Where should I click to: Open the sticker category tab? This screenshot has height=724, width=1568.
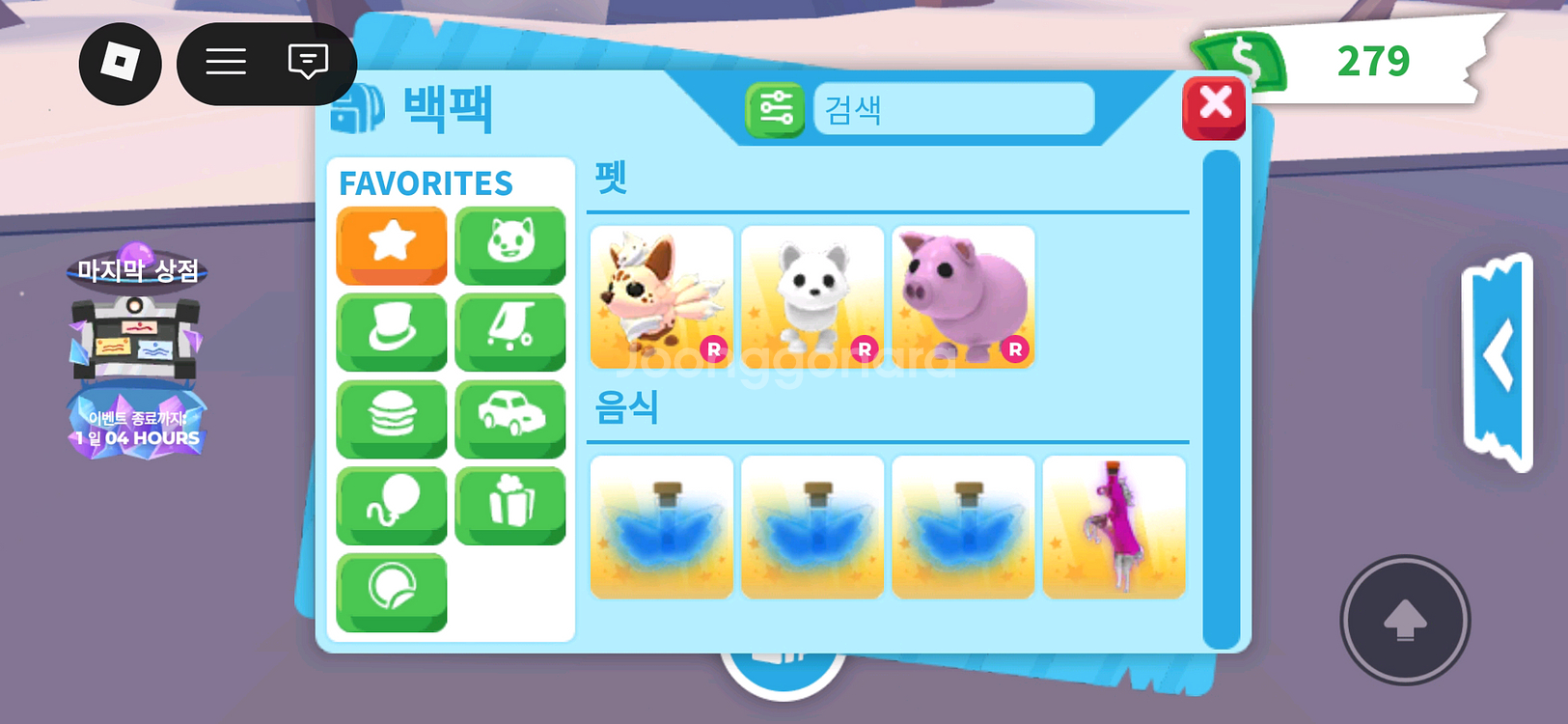392,591
